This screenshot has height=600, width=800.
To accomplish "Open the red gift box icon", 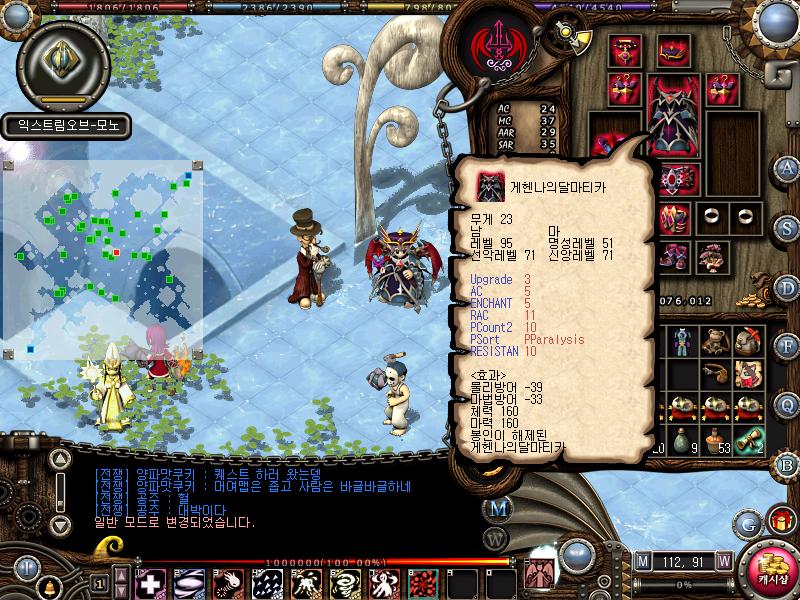I will point(781,520).
